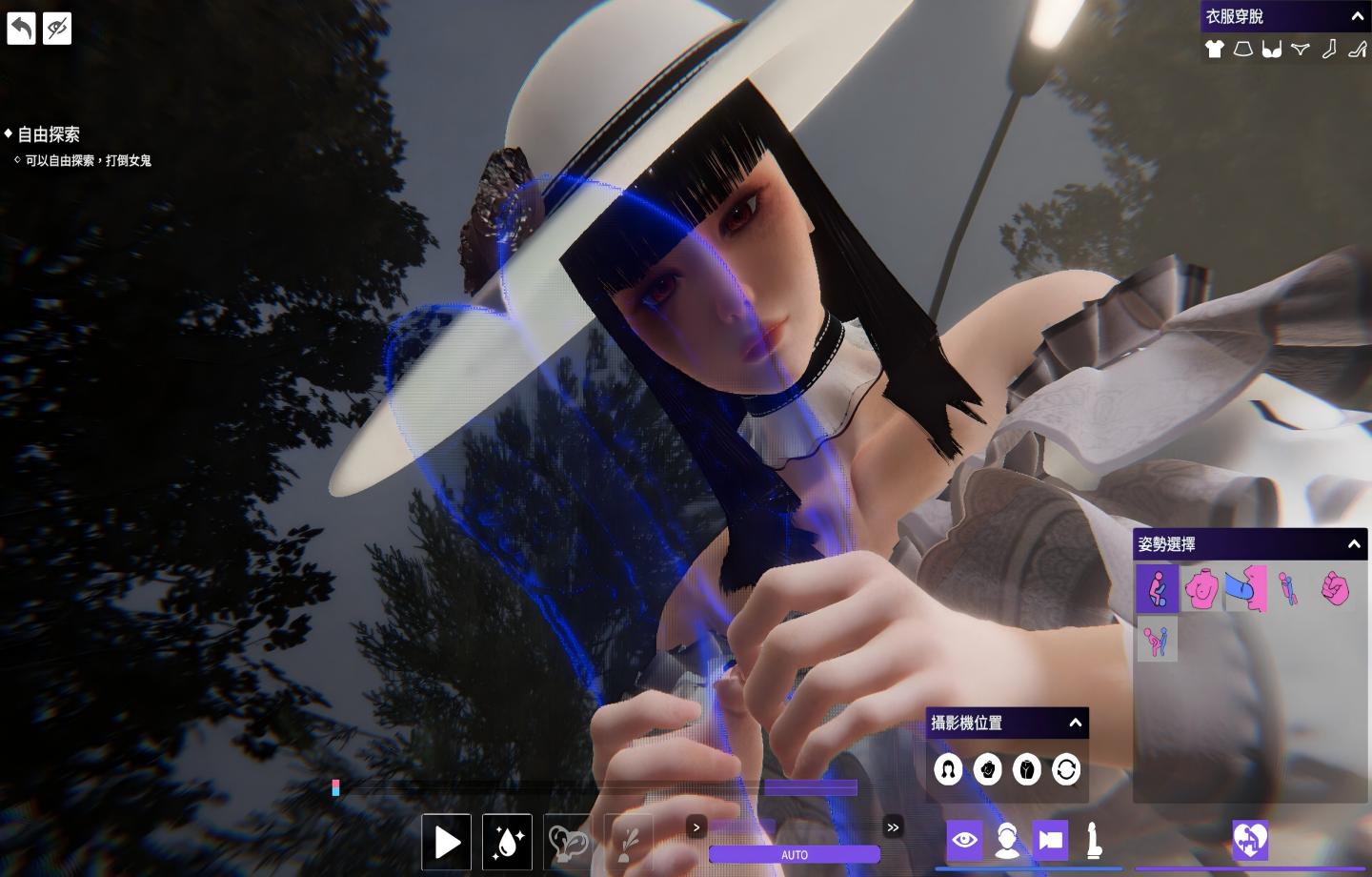Collapse the 衣服穿脫 panel header

(x=1357, y=15)
